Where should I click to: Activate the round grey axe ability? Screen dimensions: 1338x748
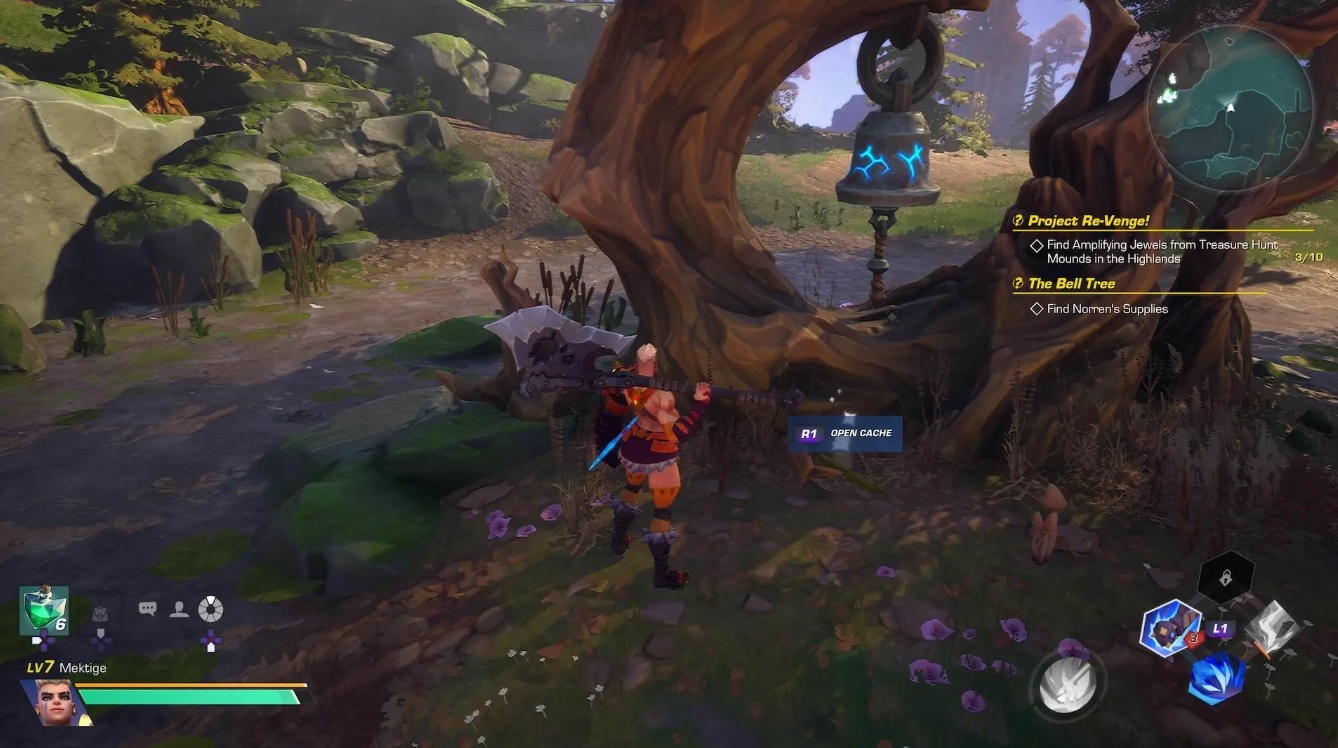coord(1068,687)
